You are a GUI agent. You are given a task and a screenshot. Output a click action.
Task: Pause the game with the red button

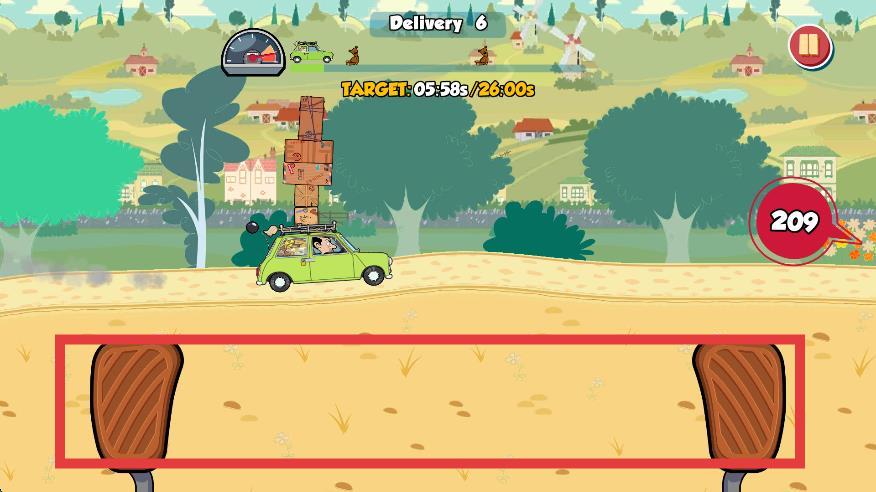tap(809, 47)
